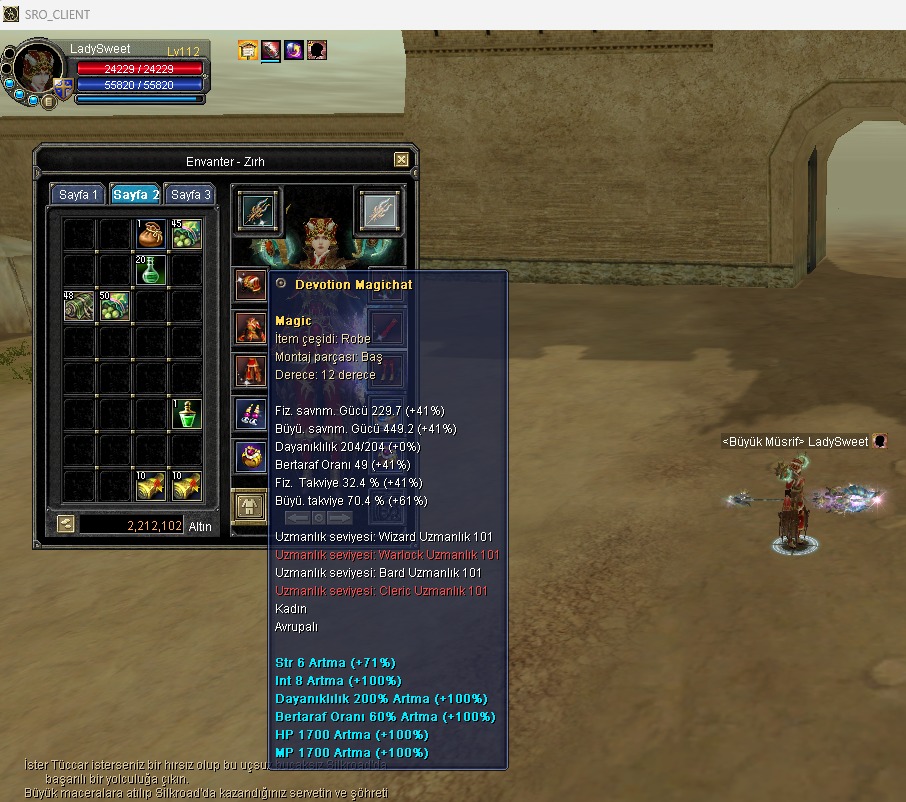Close the Envanter - Zırh window
The height and width of the screenshot is (802, 906).
pos(401,160)
